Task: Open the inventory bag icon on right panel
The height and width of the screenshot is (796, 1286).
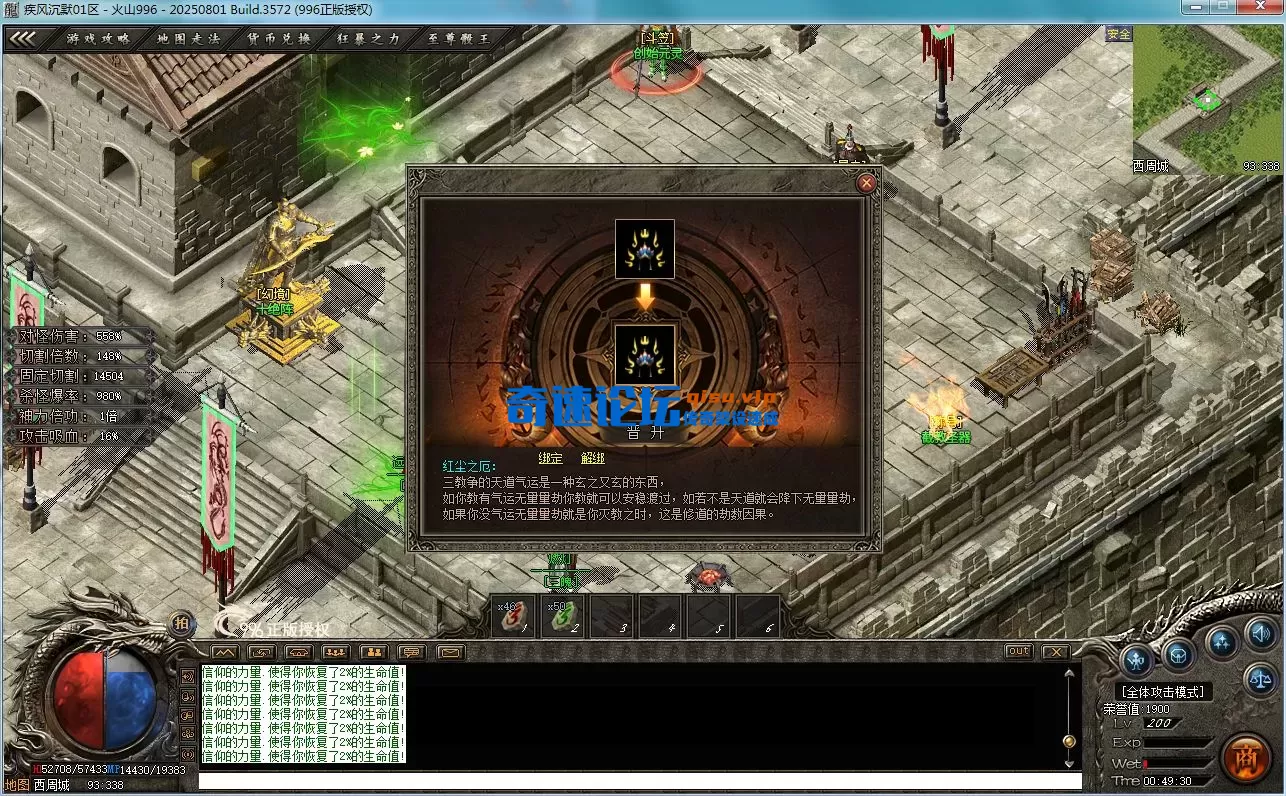Action: pyautogui.click(x=1179, y=655)
